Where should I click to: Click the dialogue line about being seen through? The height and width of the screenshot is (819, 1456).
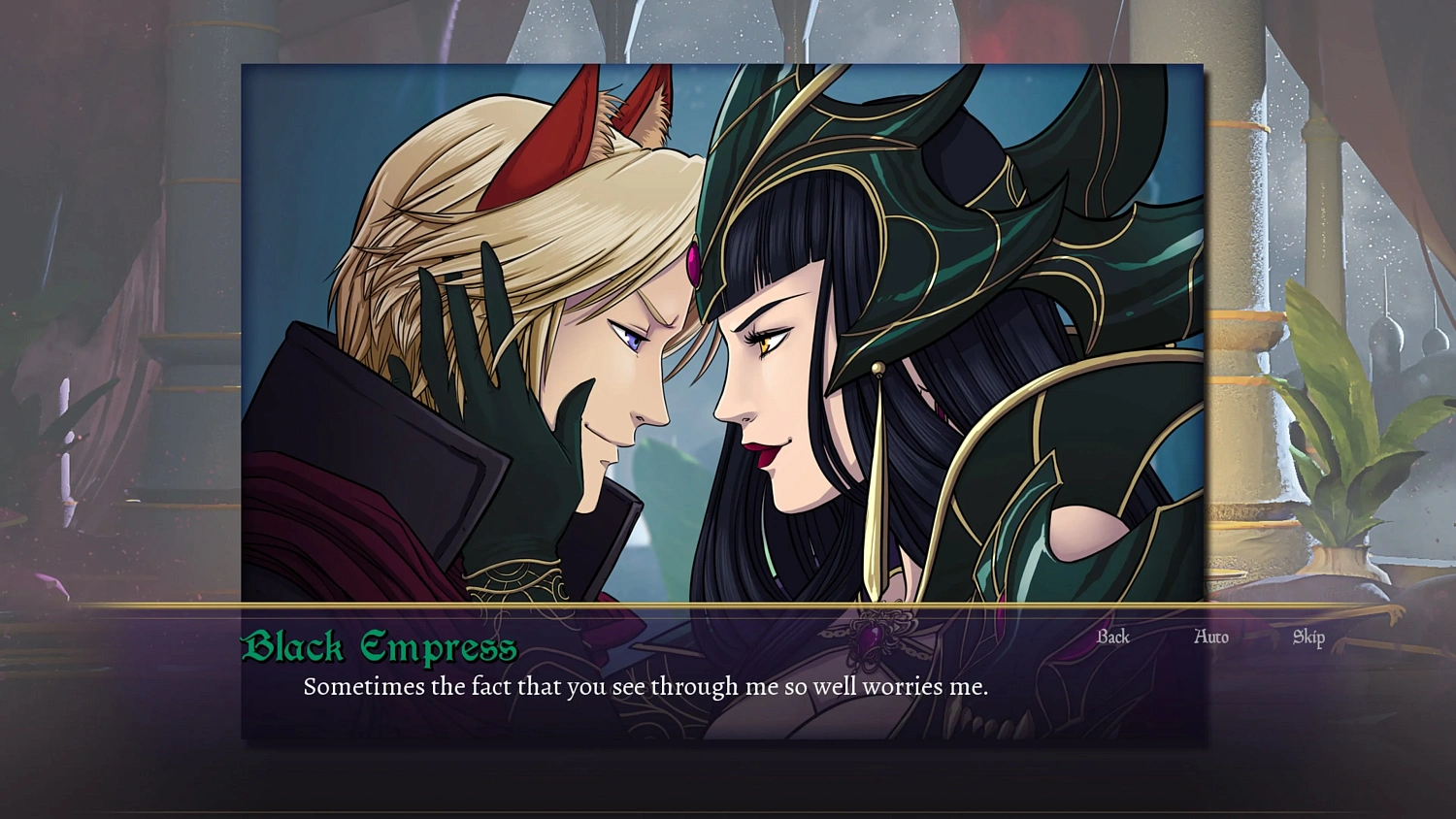coord(645,687)
